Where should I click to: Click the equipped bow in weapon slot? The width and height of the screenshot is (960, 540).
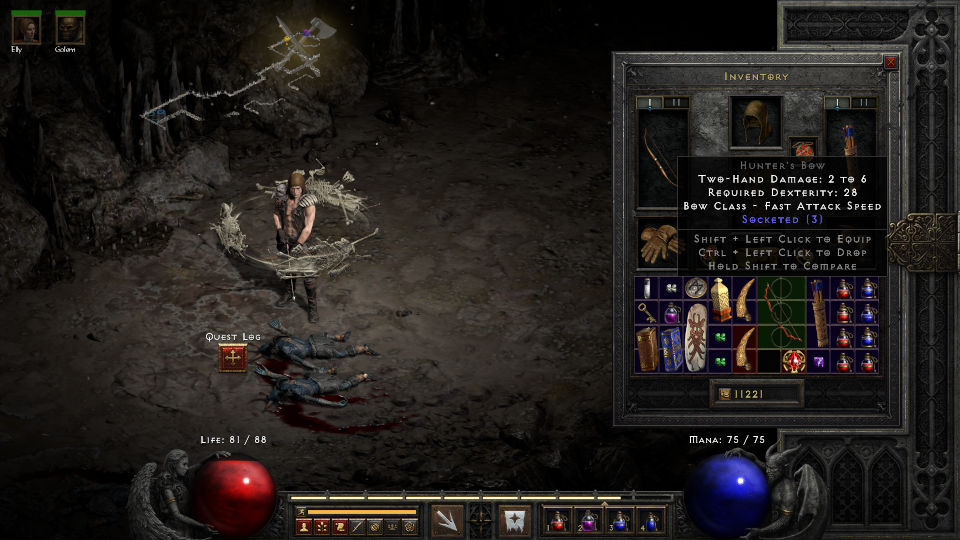pos(661,158)
